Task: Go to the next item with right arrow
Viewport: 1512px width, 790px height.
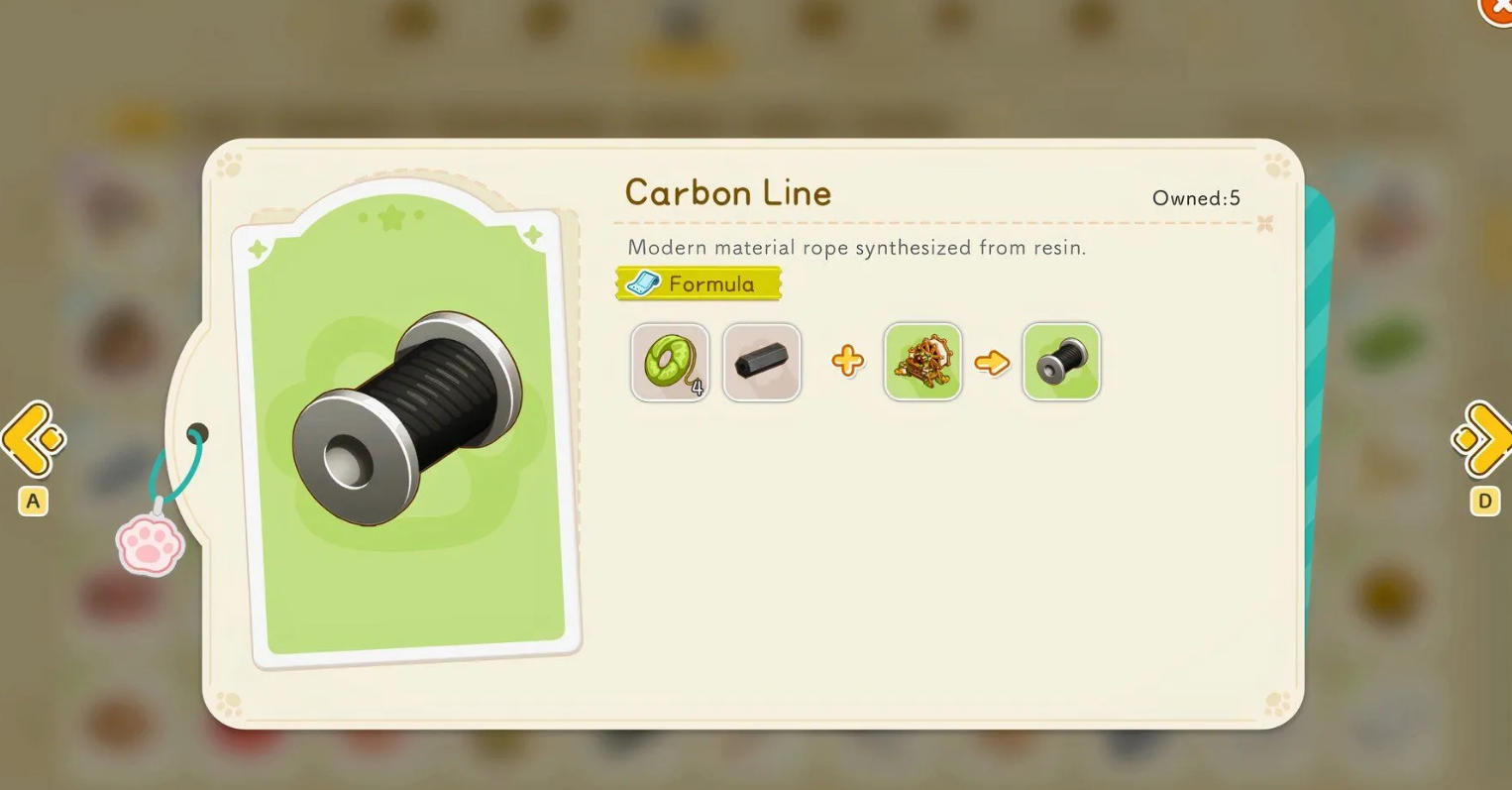Action: (1483, 438)
